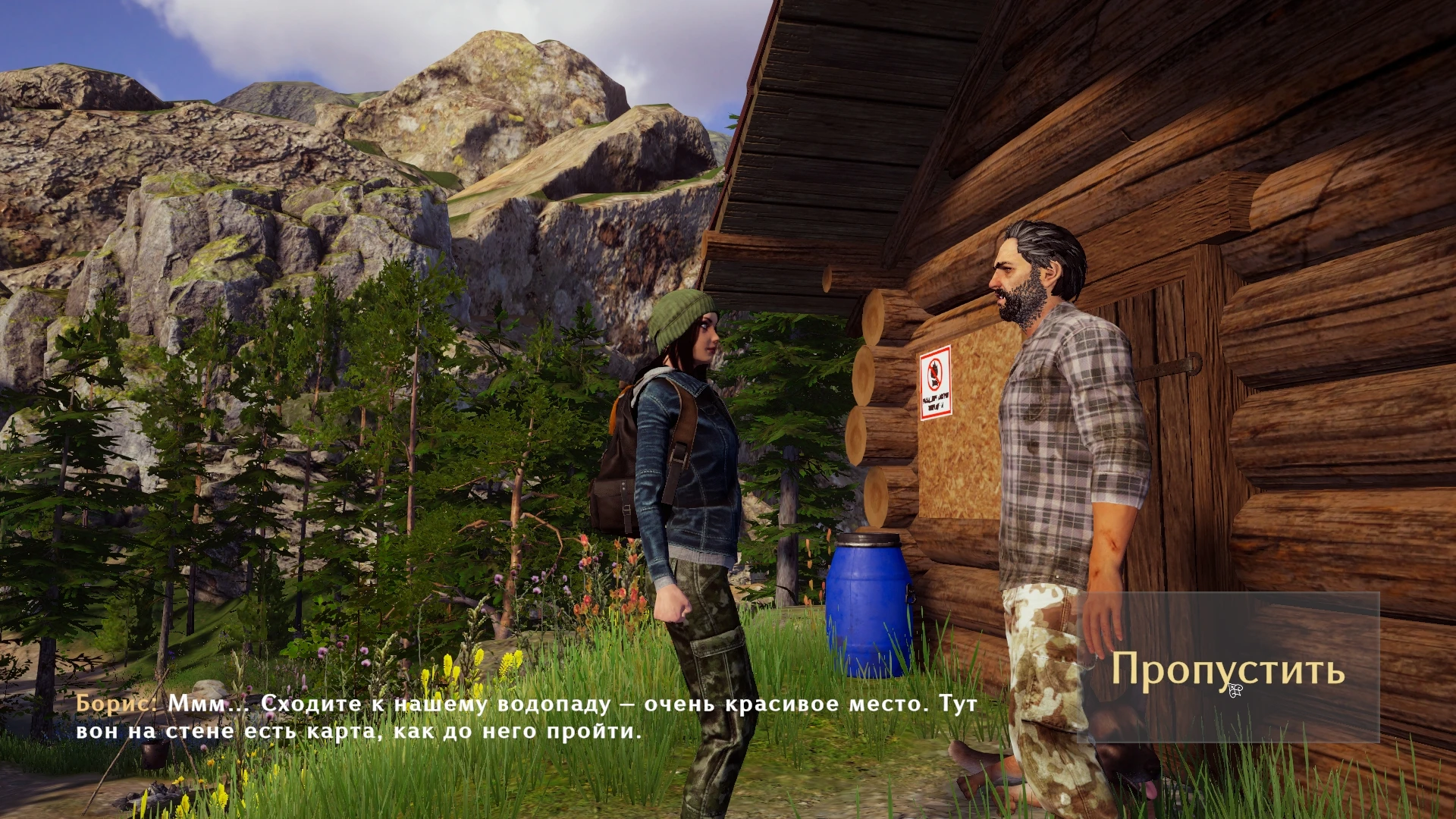
Task: Click the red no-campfire warning sign
Action: coord(934,383)
